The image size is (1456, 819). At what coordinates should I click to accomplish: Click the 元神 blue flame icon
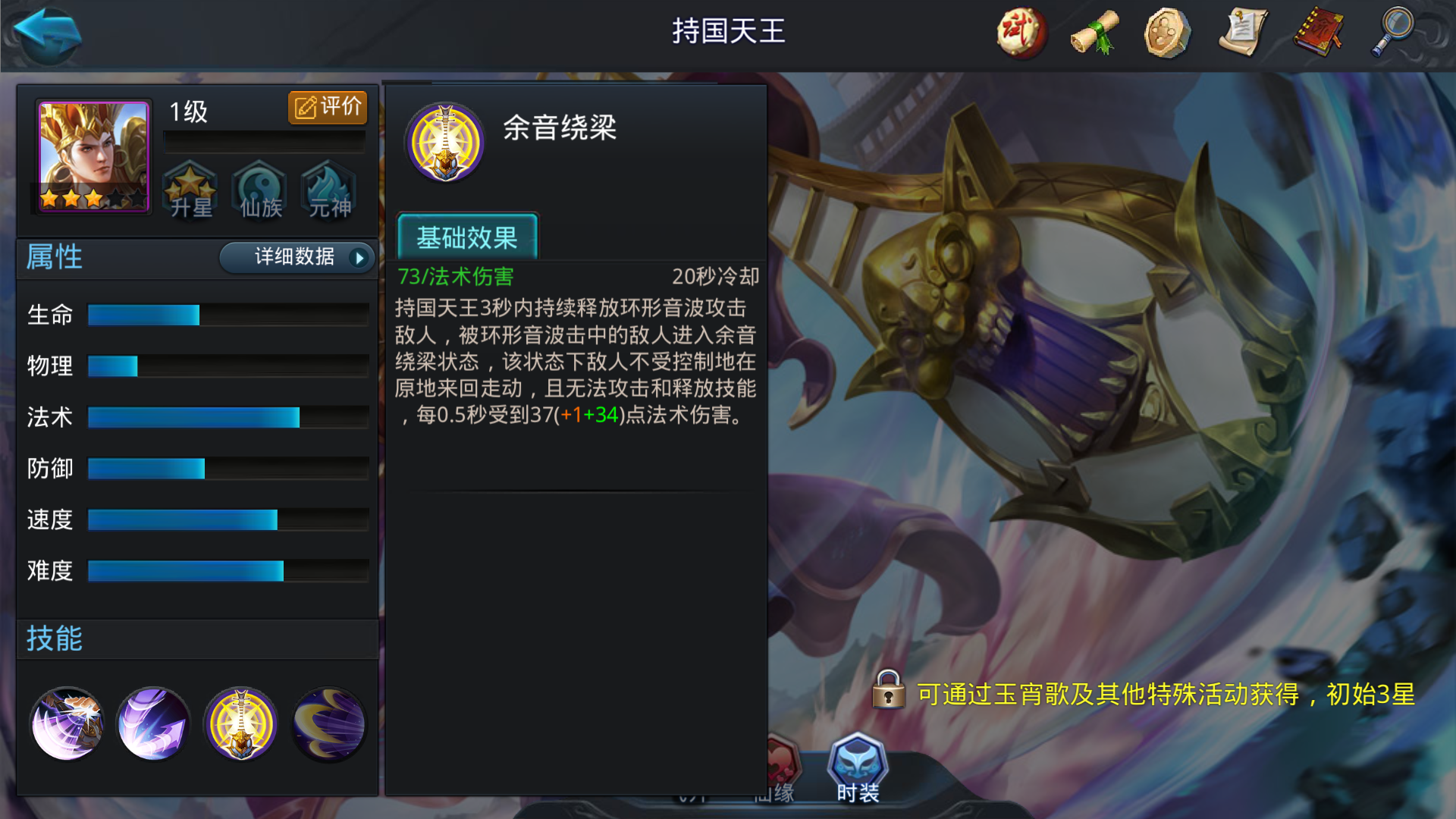pos(328,191)
